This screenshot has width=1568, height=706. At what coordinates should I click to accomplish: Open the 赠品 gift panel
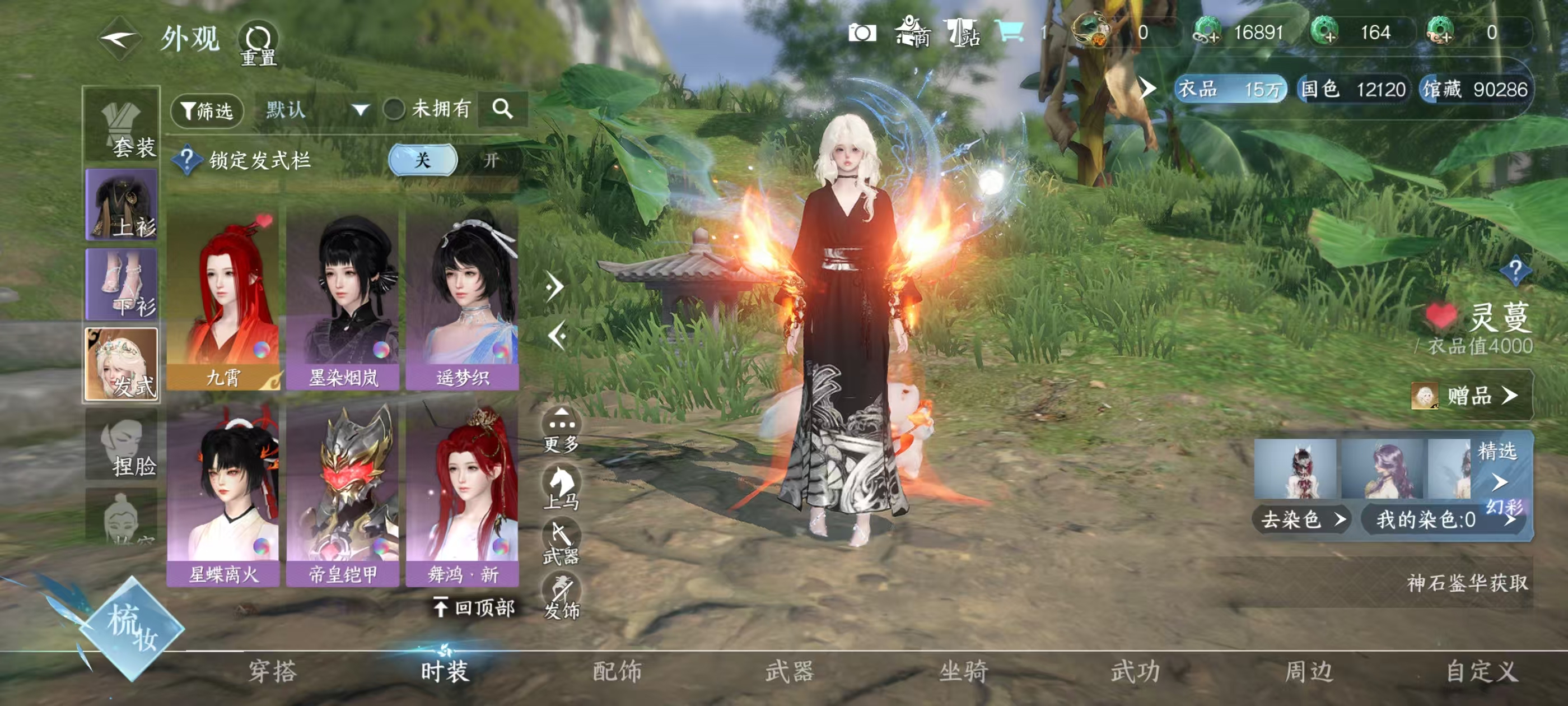[1471, 396]
